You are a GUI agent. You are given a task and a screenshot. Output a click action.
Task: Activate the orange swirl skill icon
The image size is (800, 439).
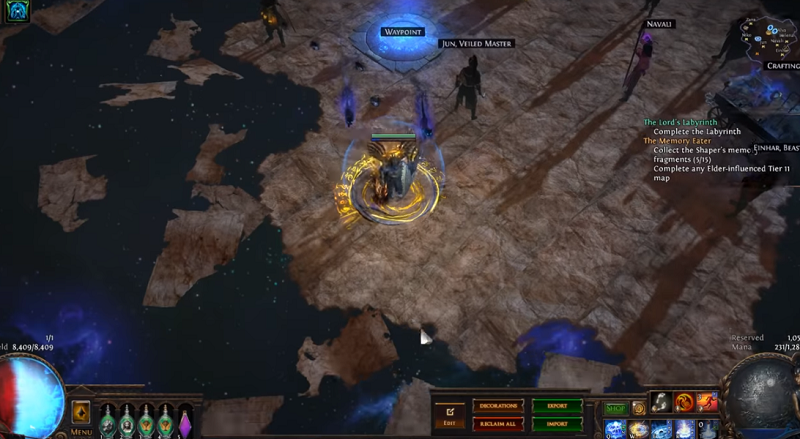pos(685,402)
